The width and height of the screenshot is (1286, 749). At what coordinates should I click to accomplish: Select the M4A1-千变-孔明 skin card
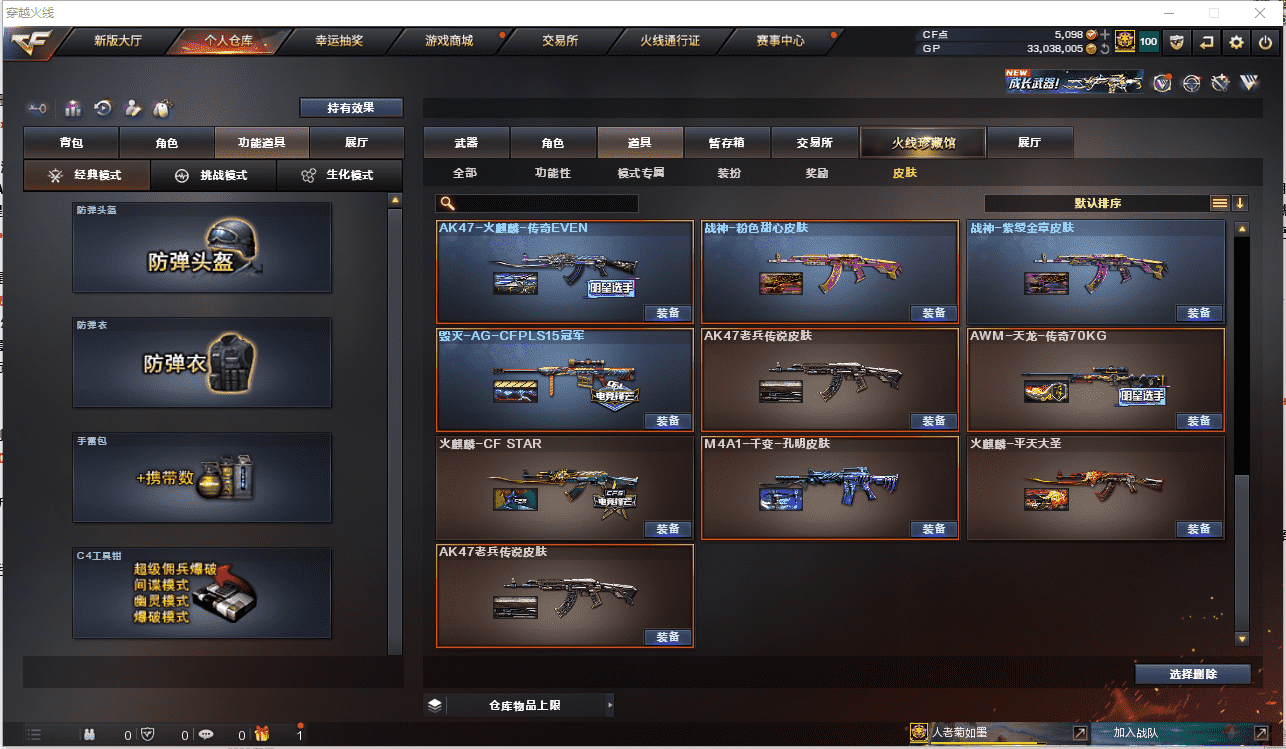coord(829,485)
